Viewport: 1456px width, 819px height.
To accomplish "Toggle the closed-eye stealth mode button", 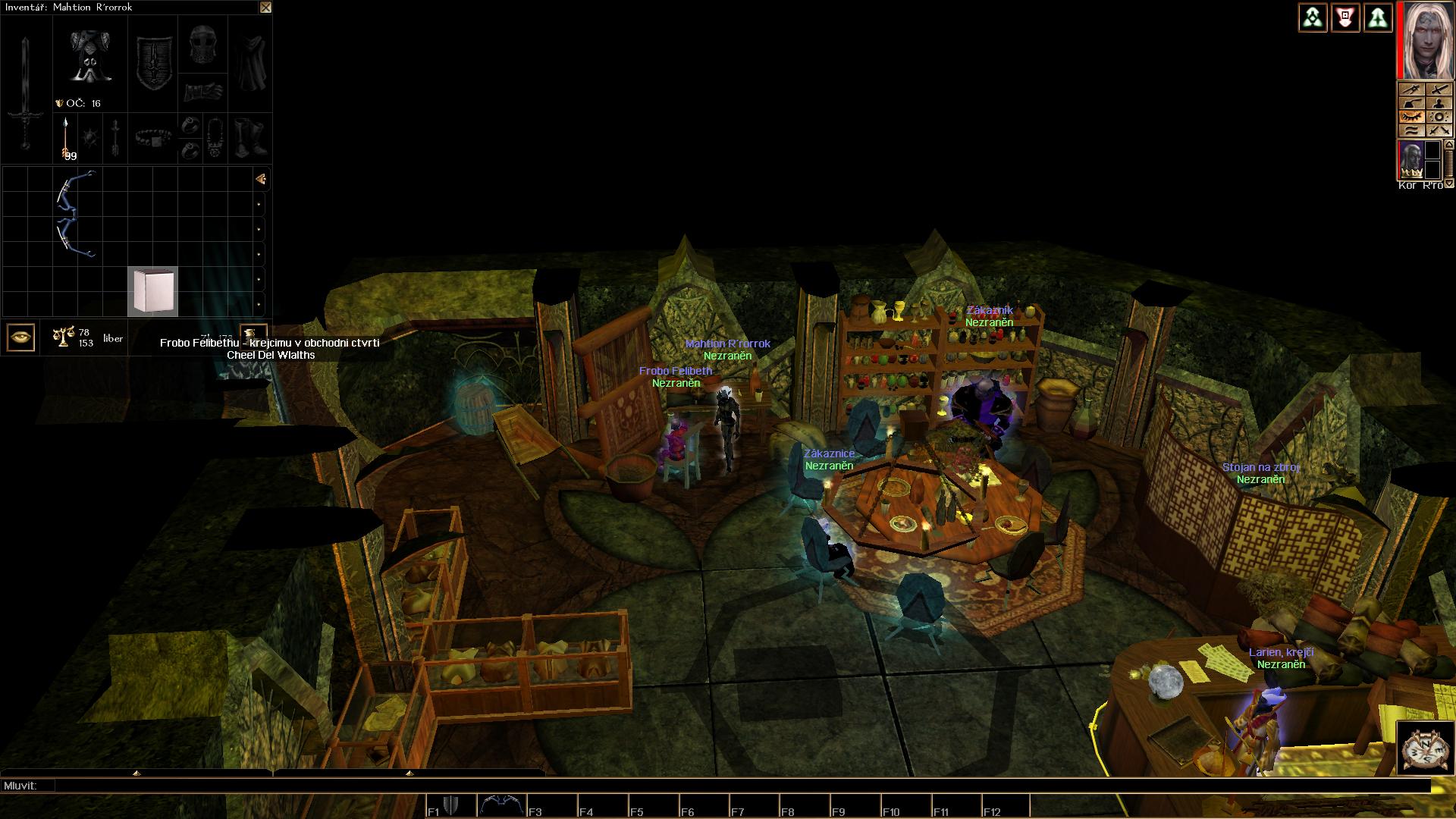I will pos(1410,118).
